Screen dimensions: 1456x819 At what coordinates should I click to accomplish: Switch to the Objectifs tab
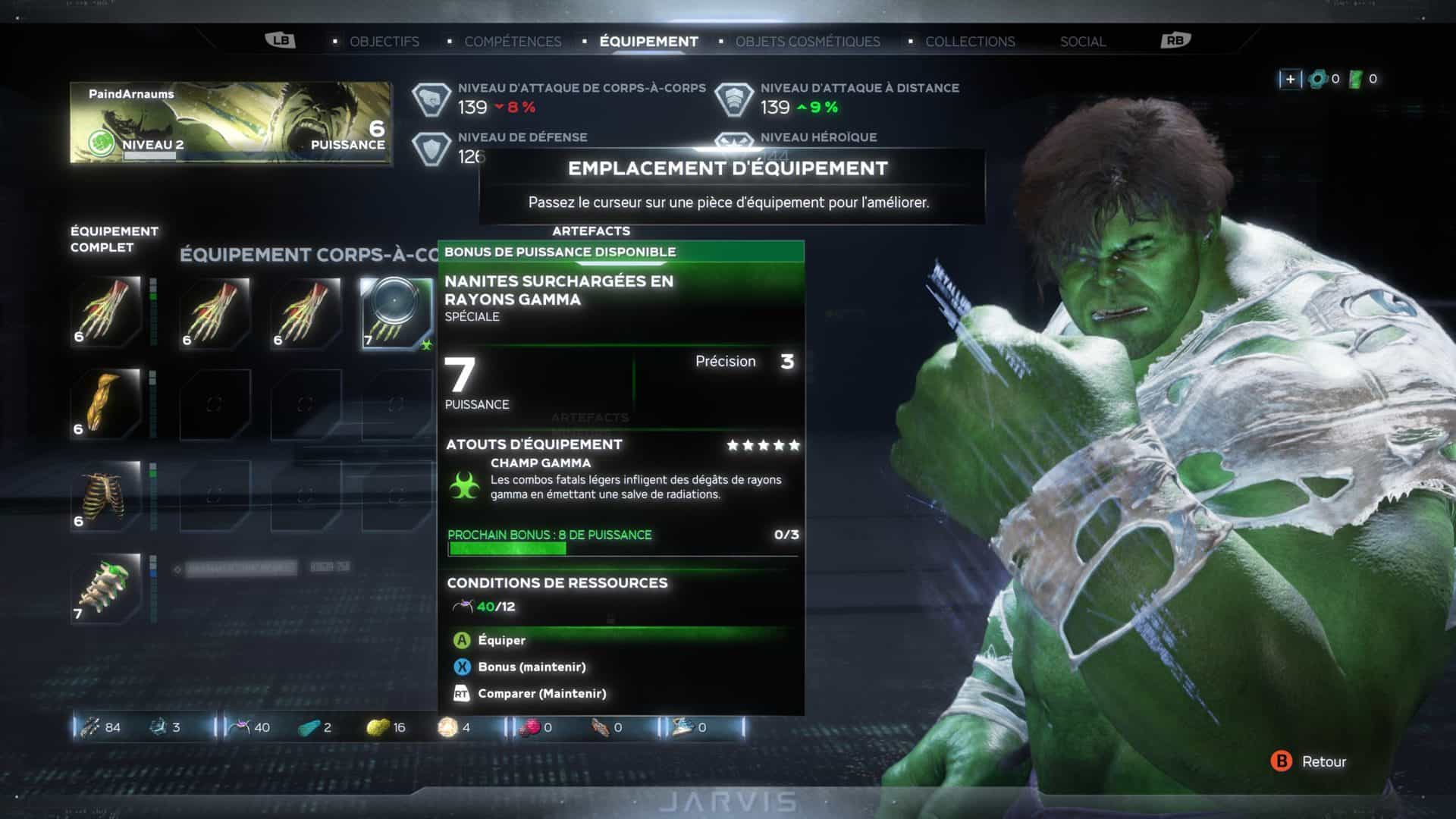click(384, 42)
